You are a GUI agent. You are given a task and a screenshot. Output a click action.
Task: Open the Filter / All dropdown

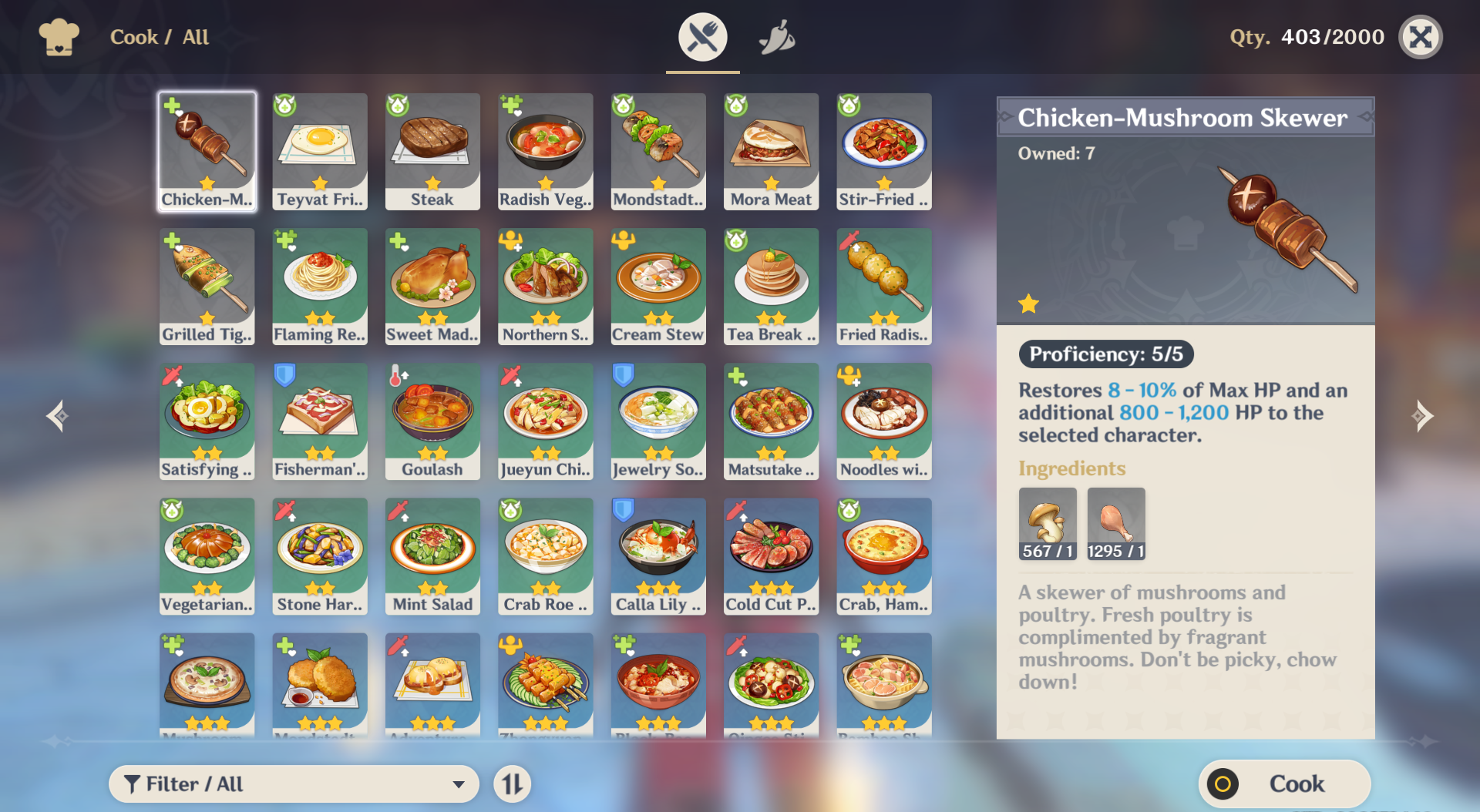point(294,783)
